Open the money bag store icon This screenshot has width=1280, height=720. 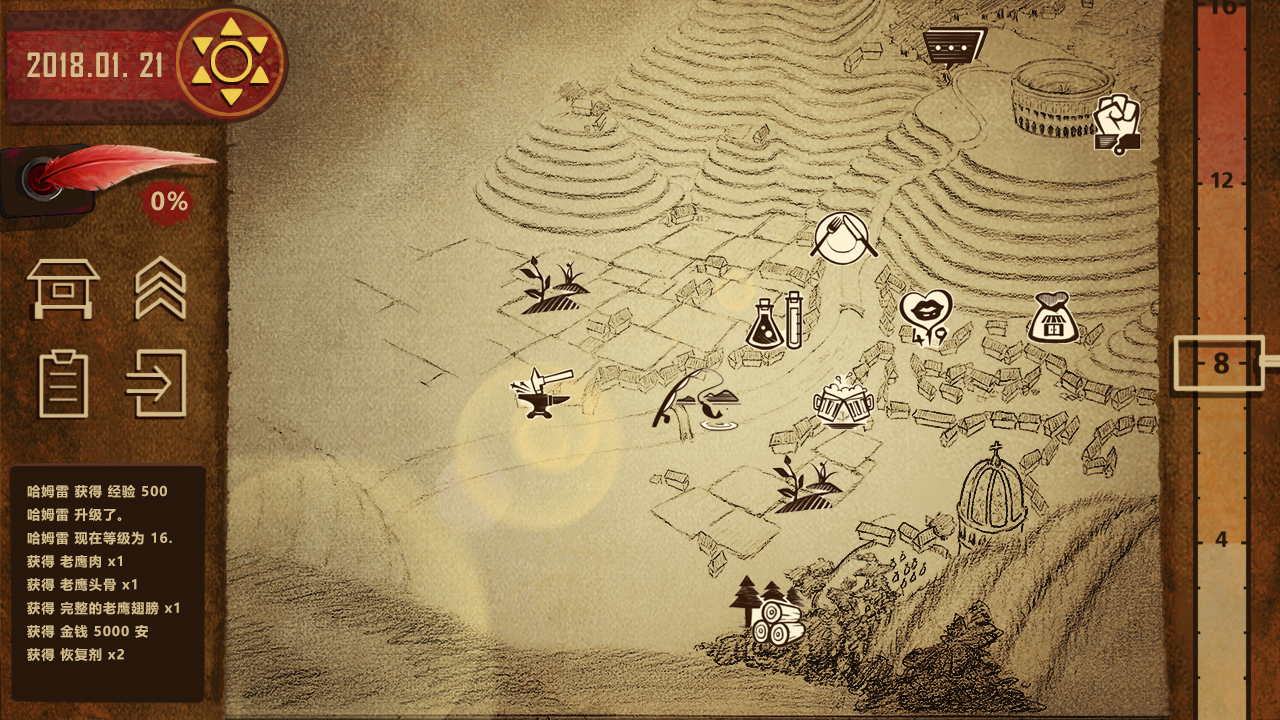coord(1052,313)
